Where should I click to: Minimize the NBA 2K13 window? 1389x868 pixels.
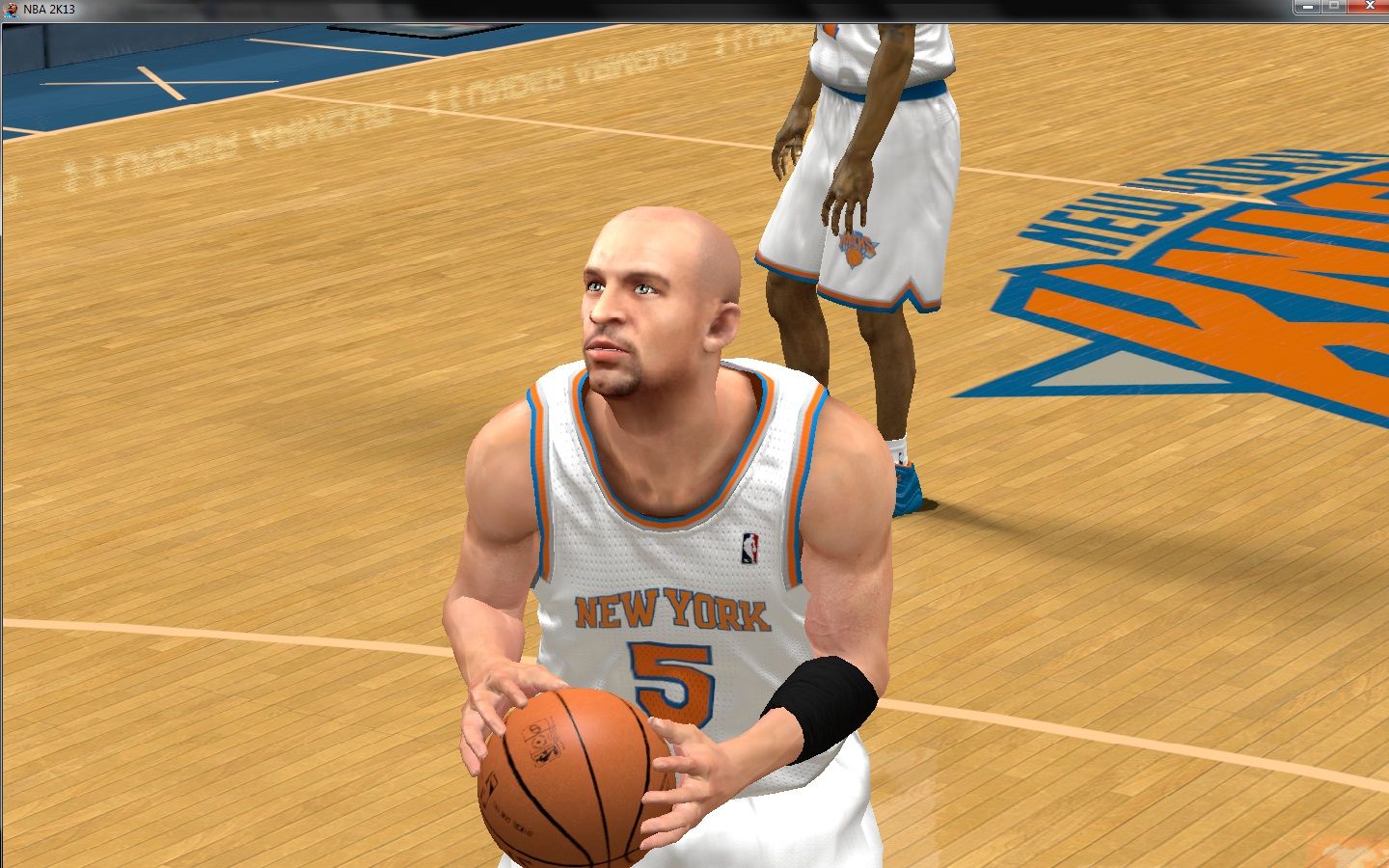click(x=1309, y=7)
